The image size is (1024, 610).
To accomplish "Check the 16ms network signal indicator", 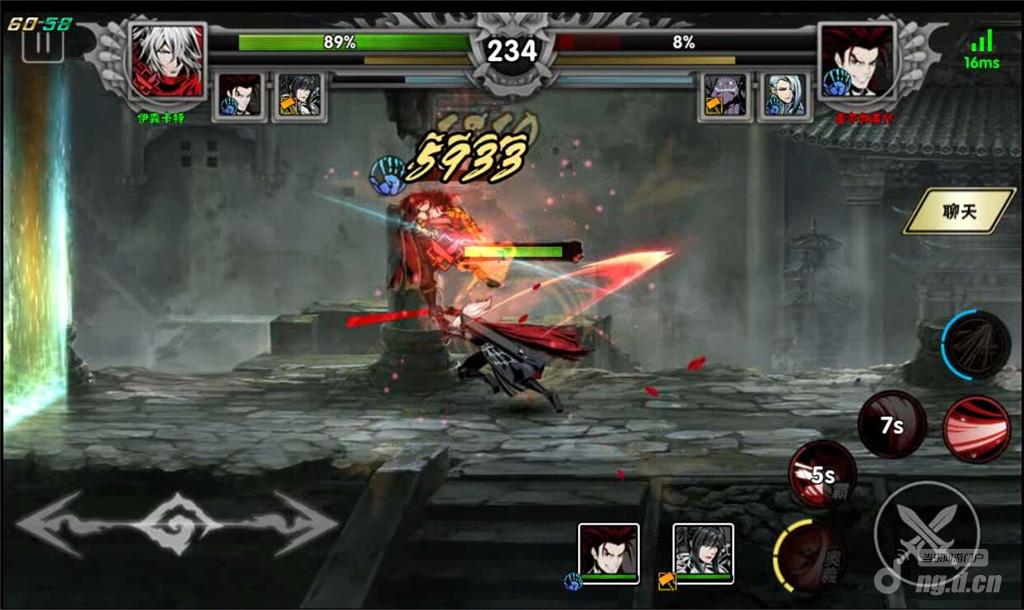I will 982,48.
